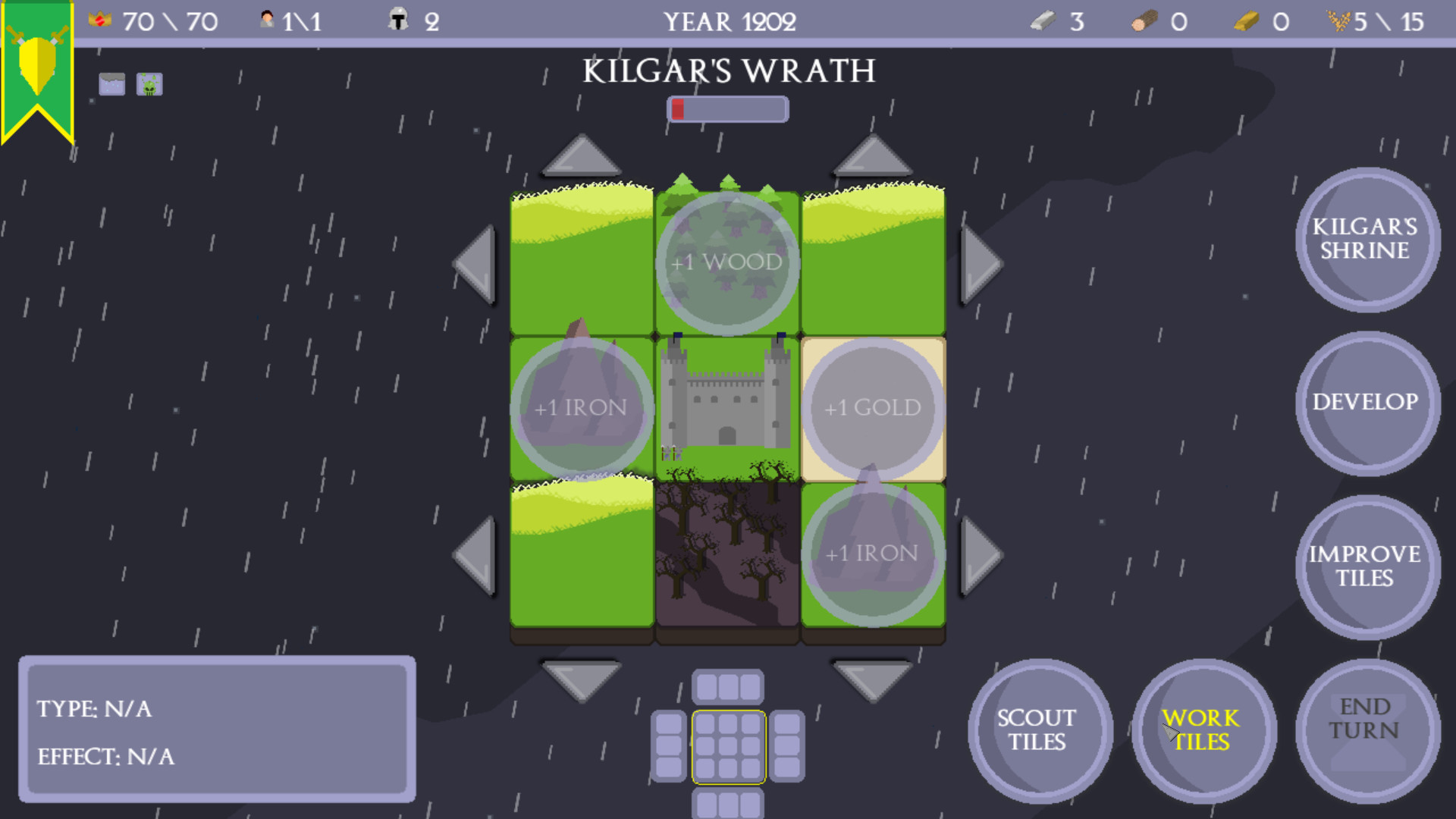Click the Kilgar's Wrath progress bar
1456x819 pixels.
coord(727,108)
